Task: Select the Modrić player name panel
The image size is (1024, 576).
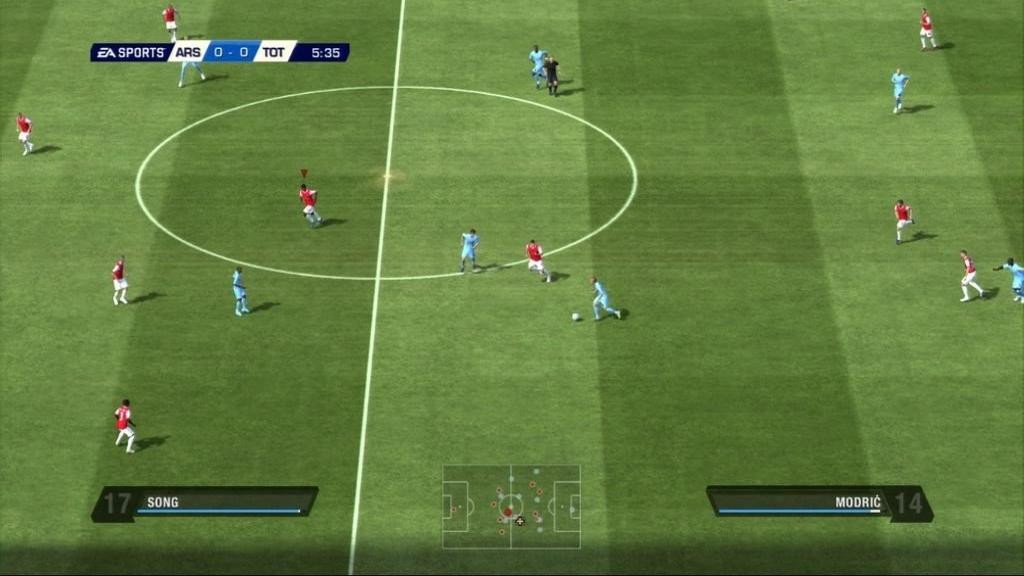Action: pyautogui.click(x=818, y=503)
